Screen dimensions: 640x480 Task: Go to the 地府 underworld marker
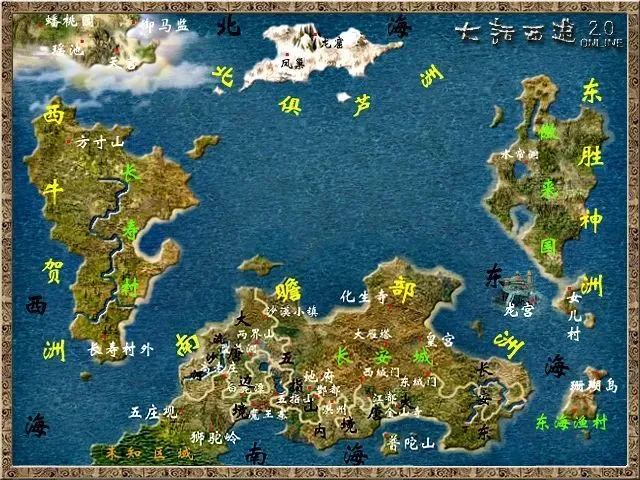tap(317, 376)
